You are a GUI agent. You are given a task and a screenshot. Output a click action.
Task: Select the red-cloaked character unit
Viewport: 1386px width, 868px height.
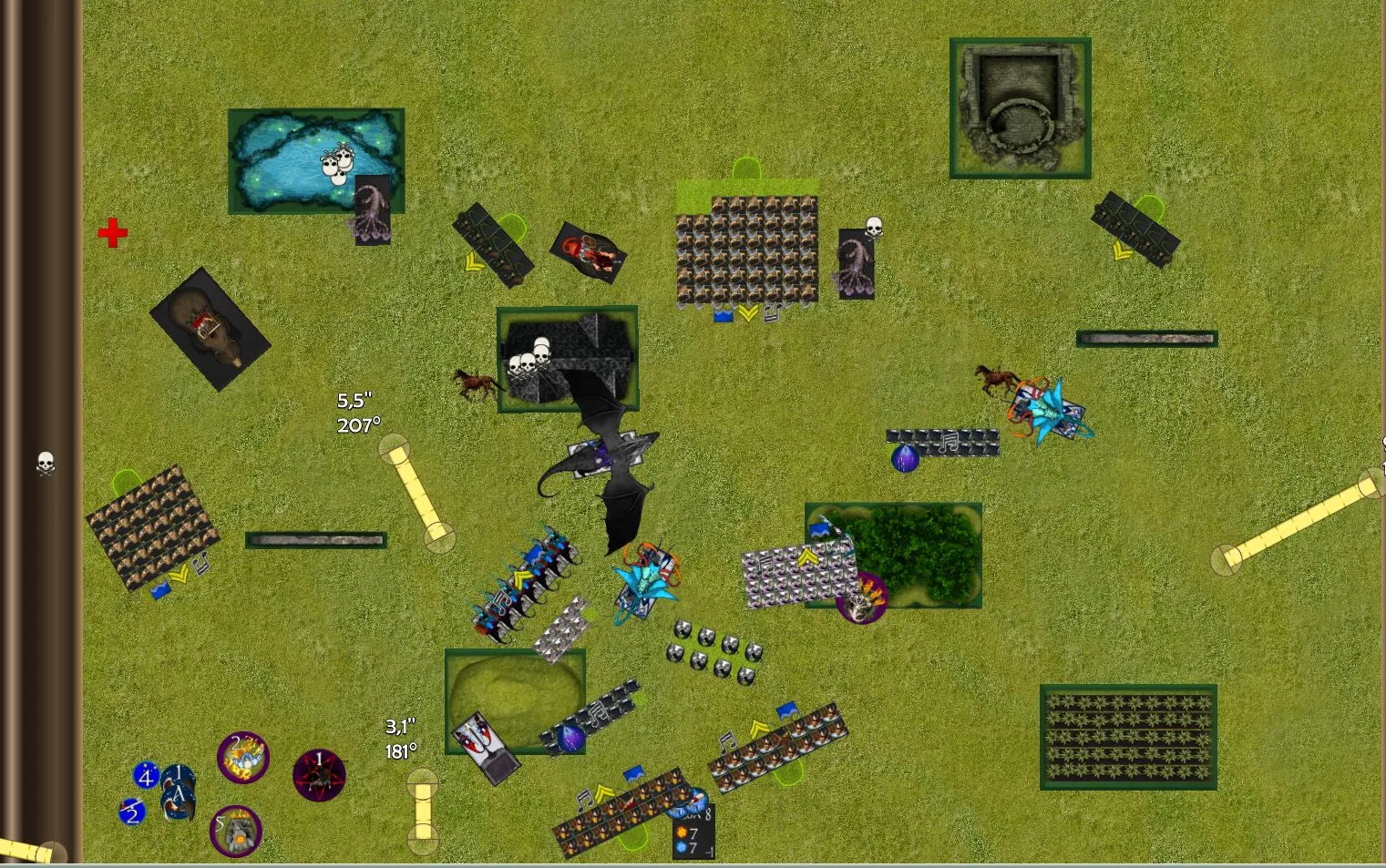[589, 252]
